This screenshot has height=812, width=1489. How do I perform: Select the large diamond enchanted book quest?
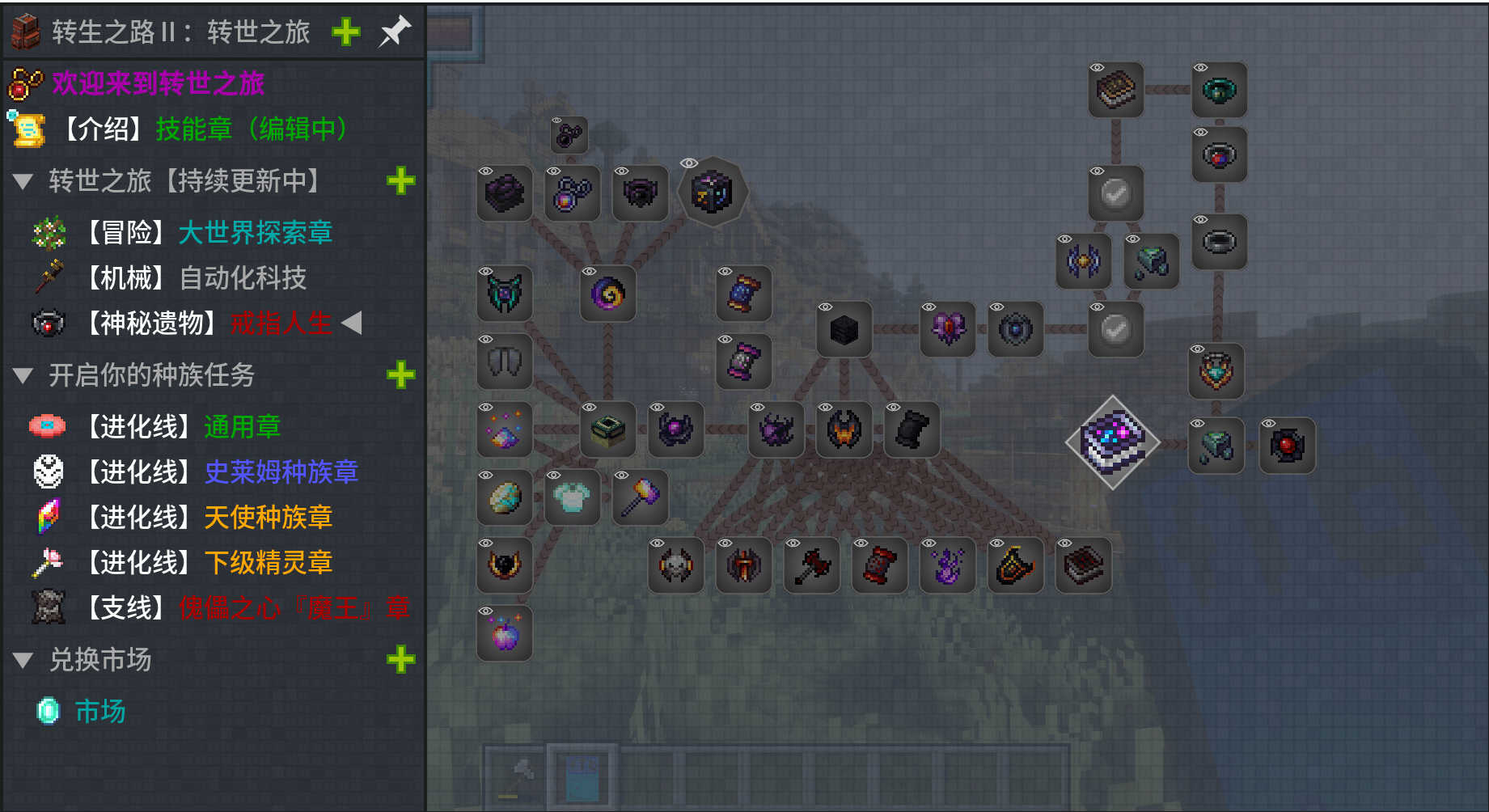[1113, 442]
